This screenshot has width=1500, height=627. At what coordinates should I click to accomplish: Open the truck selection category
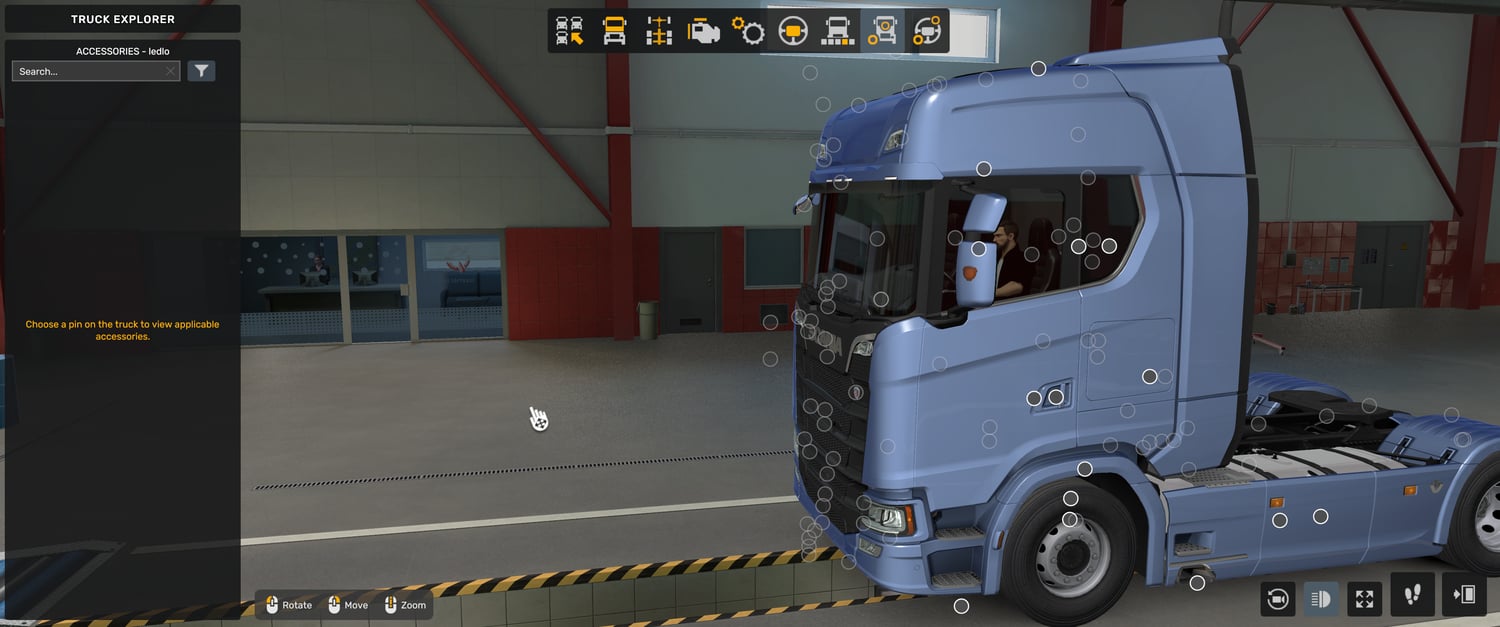(570, 31)
